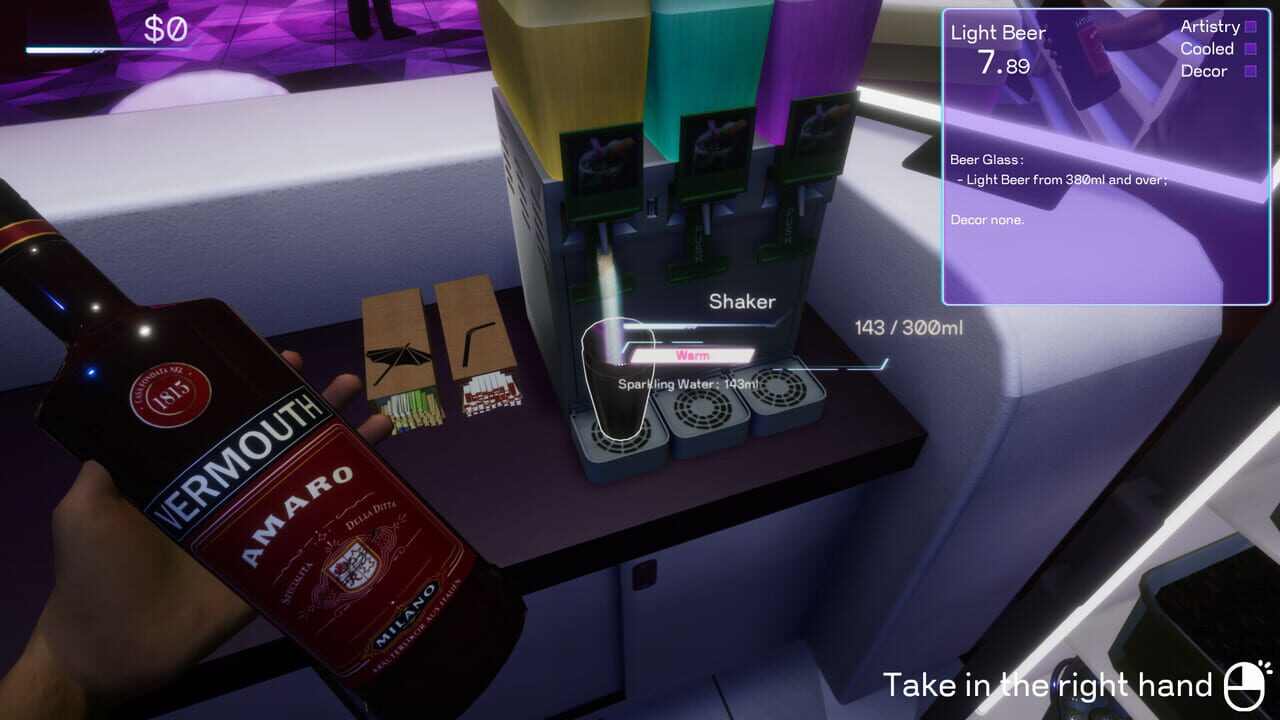Screen dimensions: 1280x720
Task: Toggle the Artistry checkbox
Action: coord(1251,27)
